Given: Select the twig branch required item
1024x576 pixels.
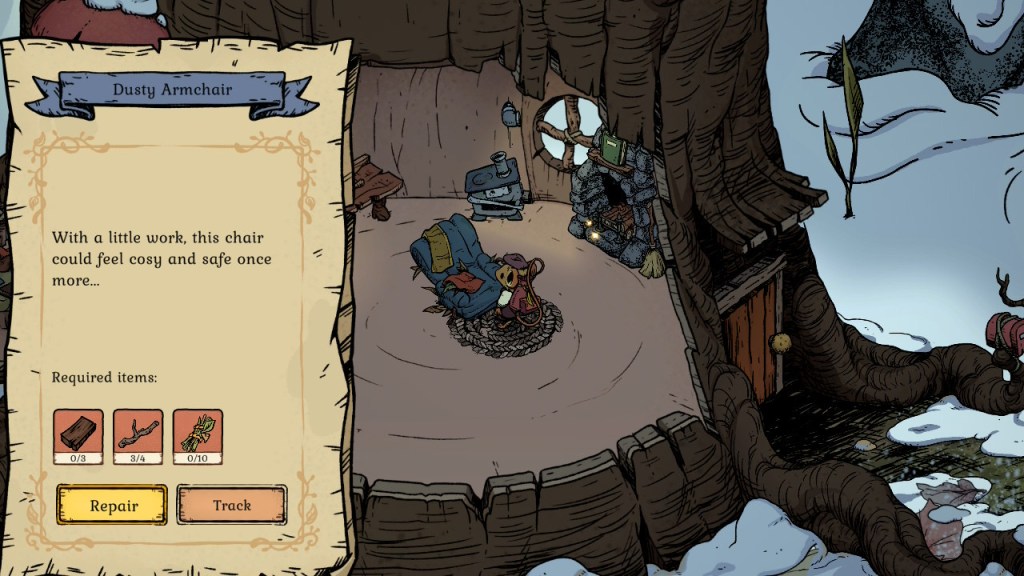Looking at the screenshot, I should tap(138, 433).
